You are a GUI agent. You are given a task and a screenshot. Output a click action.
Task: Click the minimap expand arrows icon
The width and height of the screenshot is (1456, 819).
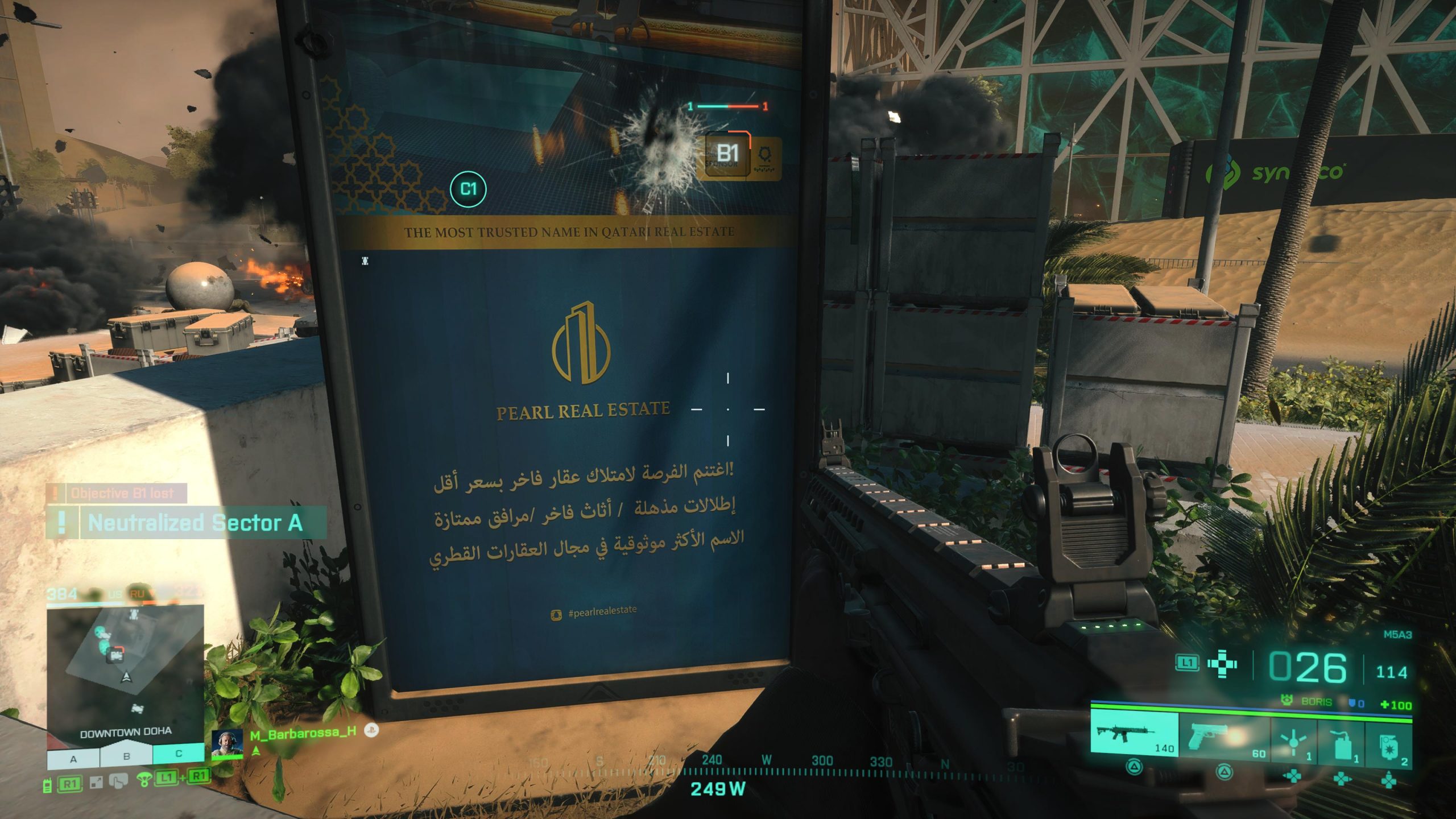point(96,783)
